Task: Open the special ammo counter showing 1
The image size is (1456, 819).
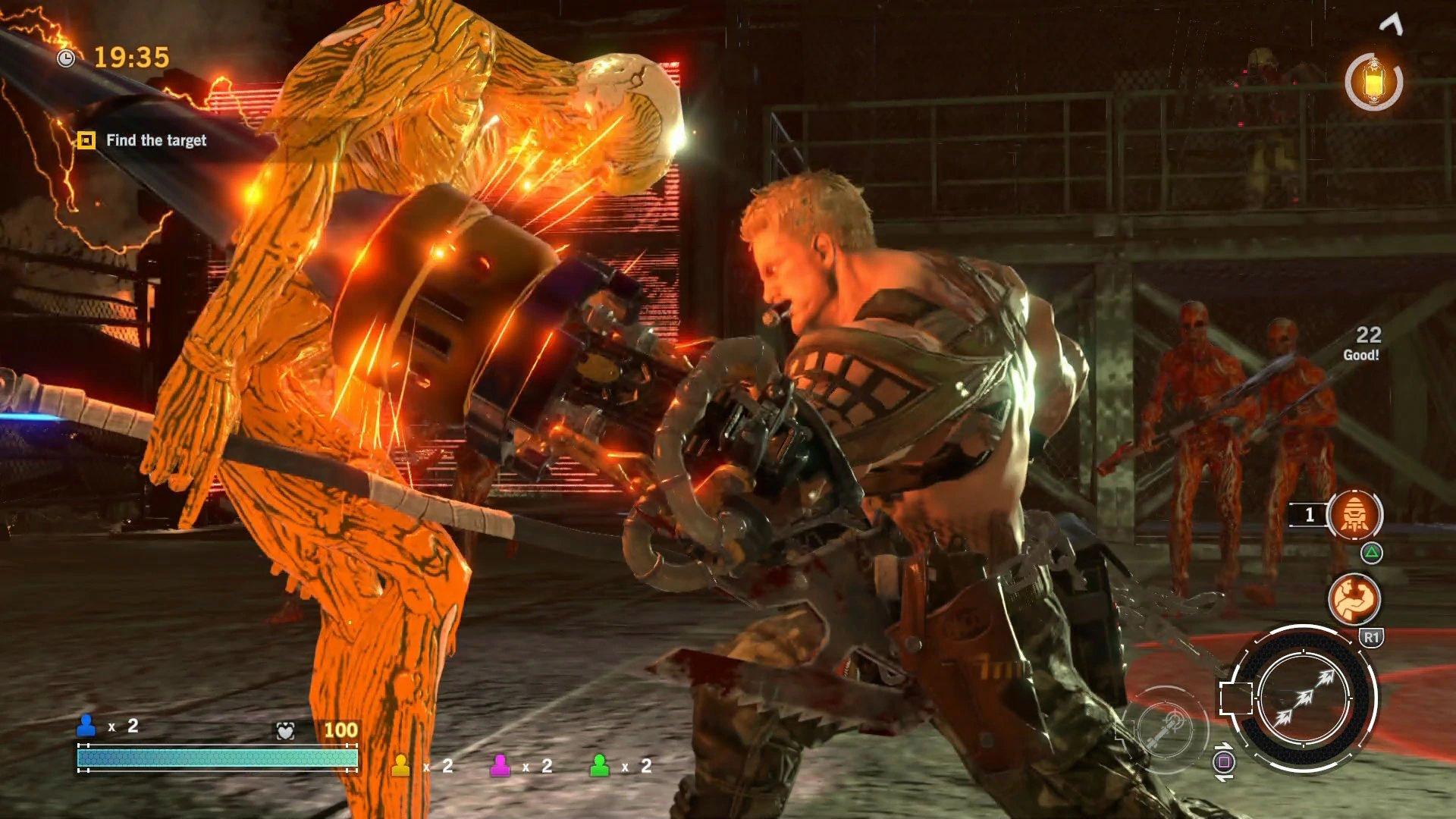Action: (1308, 514)
